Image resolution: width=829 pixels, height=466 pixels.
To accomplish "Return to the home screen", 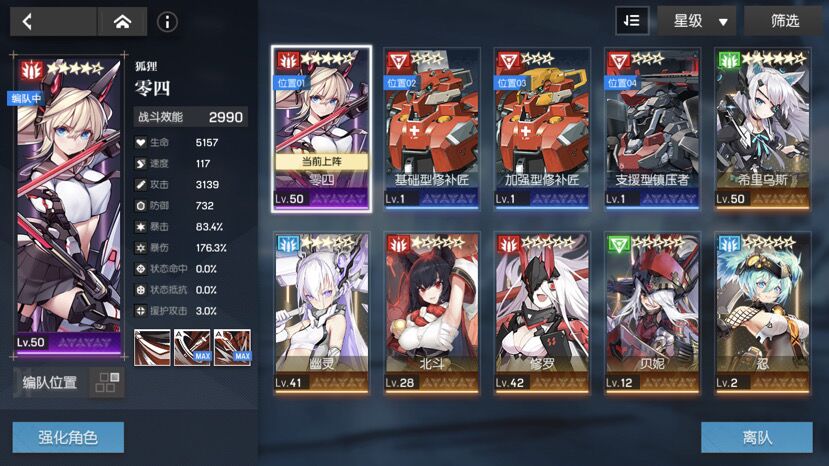I will pos(122,21).
